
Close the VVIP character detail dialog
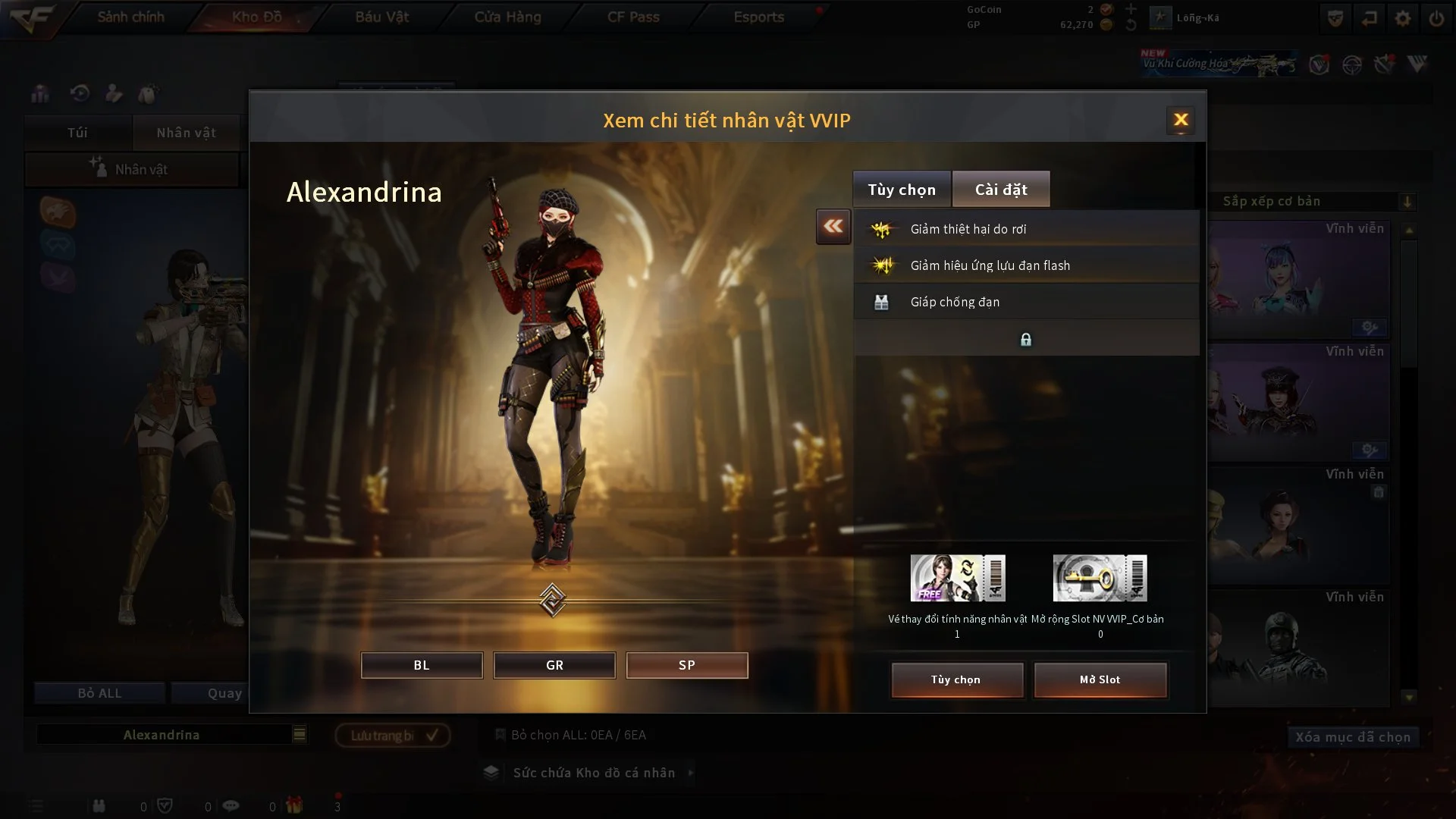point(1181,120)
